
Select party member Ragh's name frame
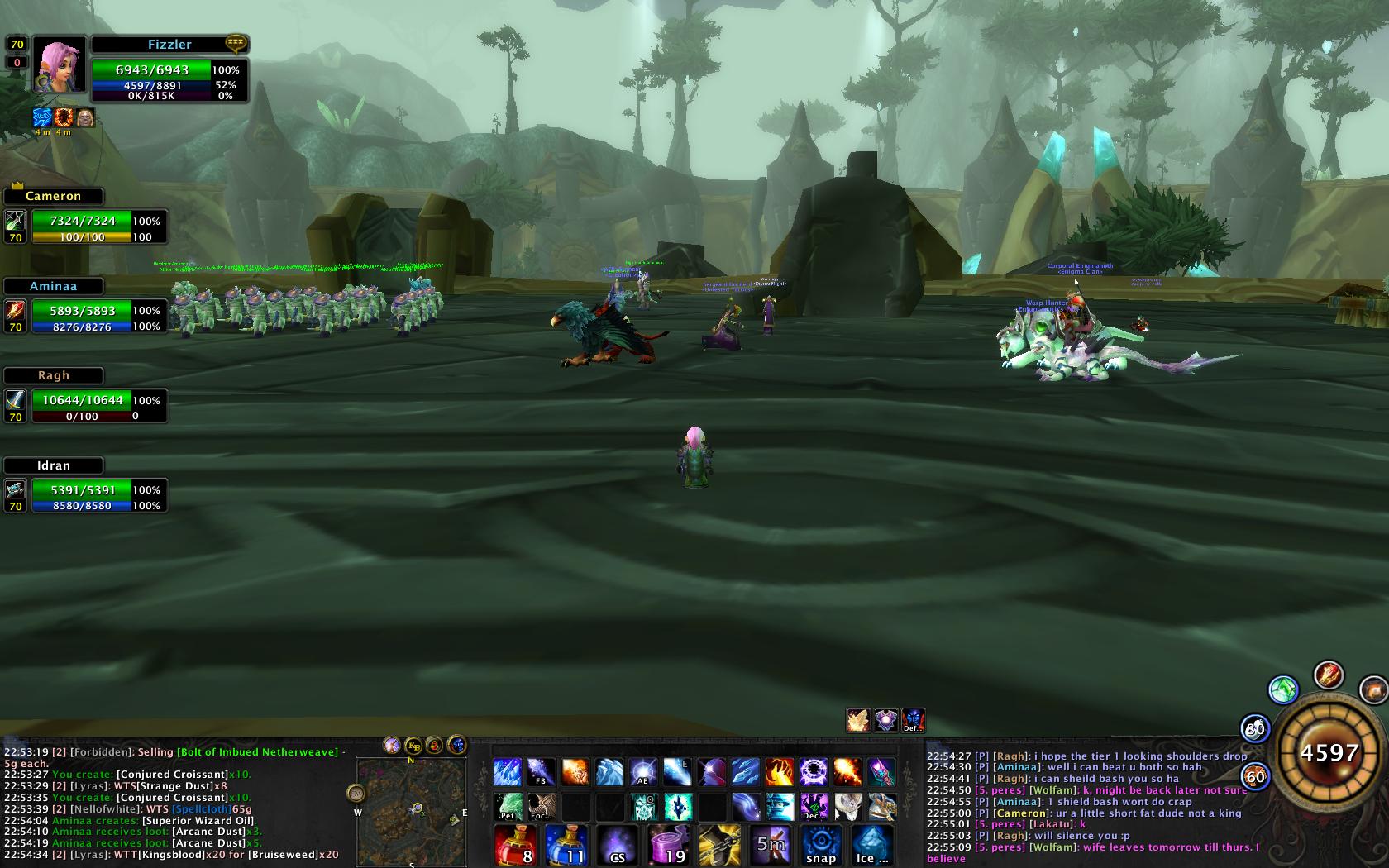point(54,375)
